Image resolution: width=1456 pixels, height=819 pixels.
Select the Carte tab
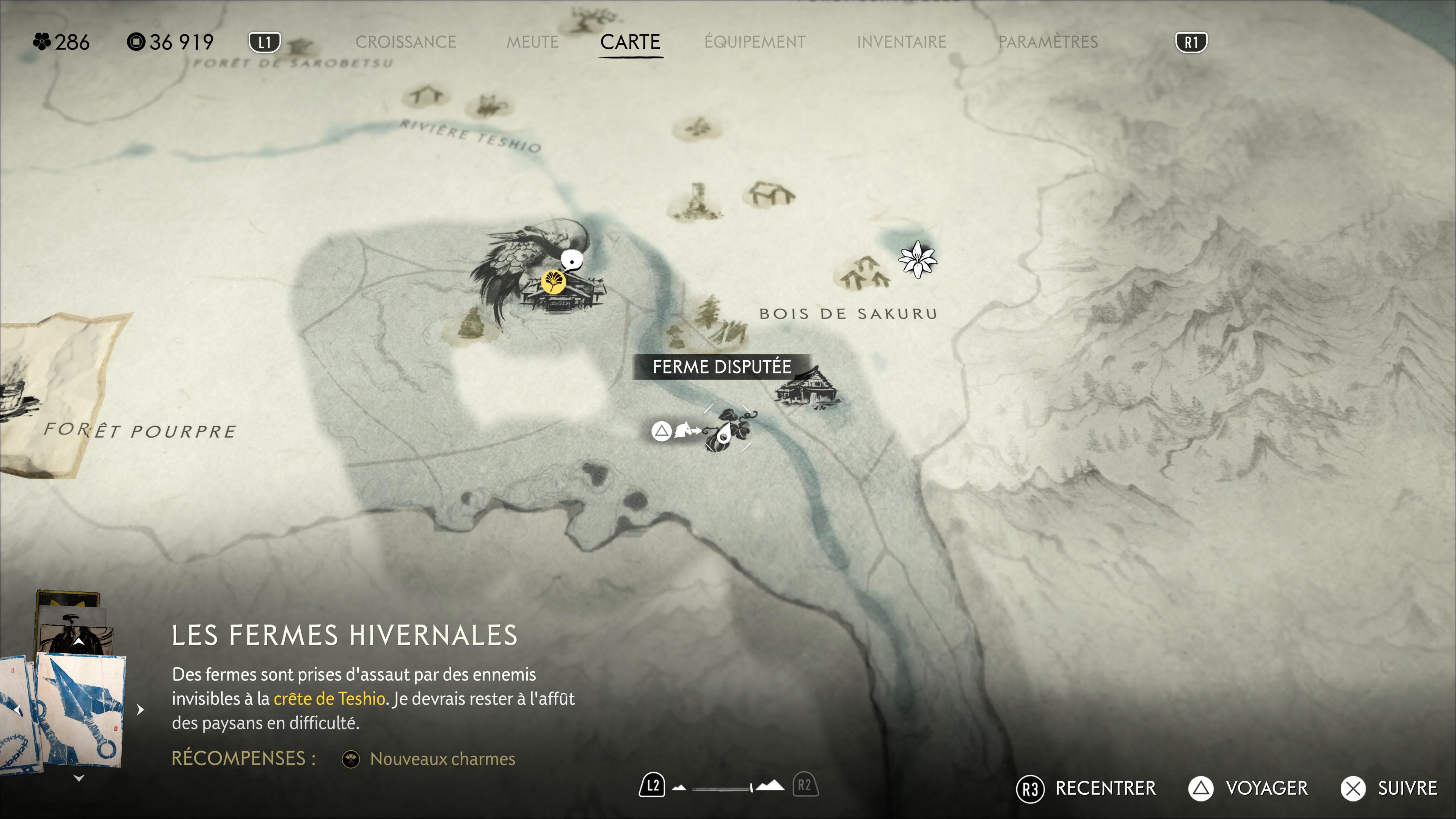[630, 42]
